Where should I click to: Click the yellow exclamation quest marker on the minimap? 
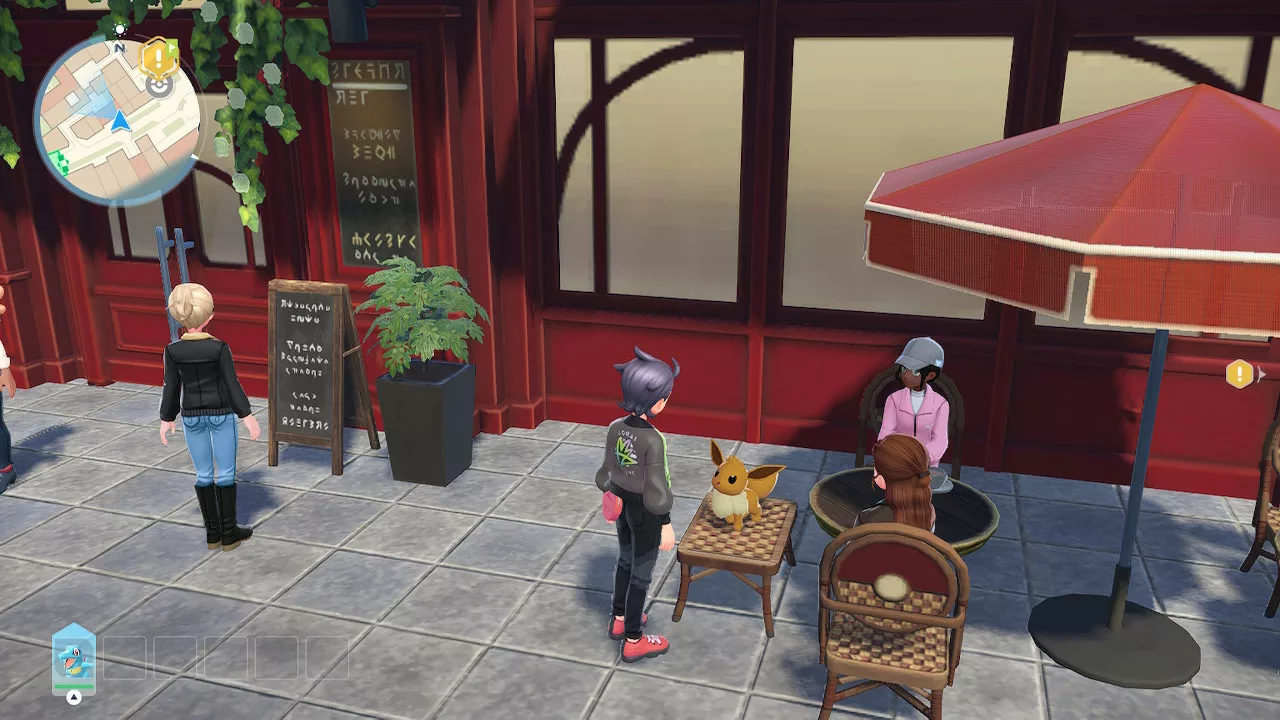pyautogui.click(x=159, y=57)
